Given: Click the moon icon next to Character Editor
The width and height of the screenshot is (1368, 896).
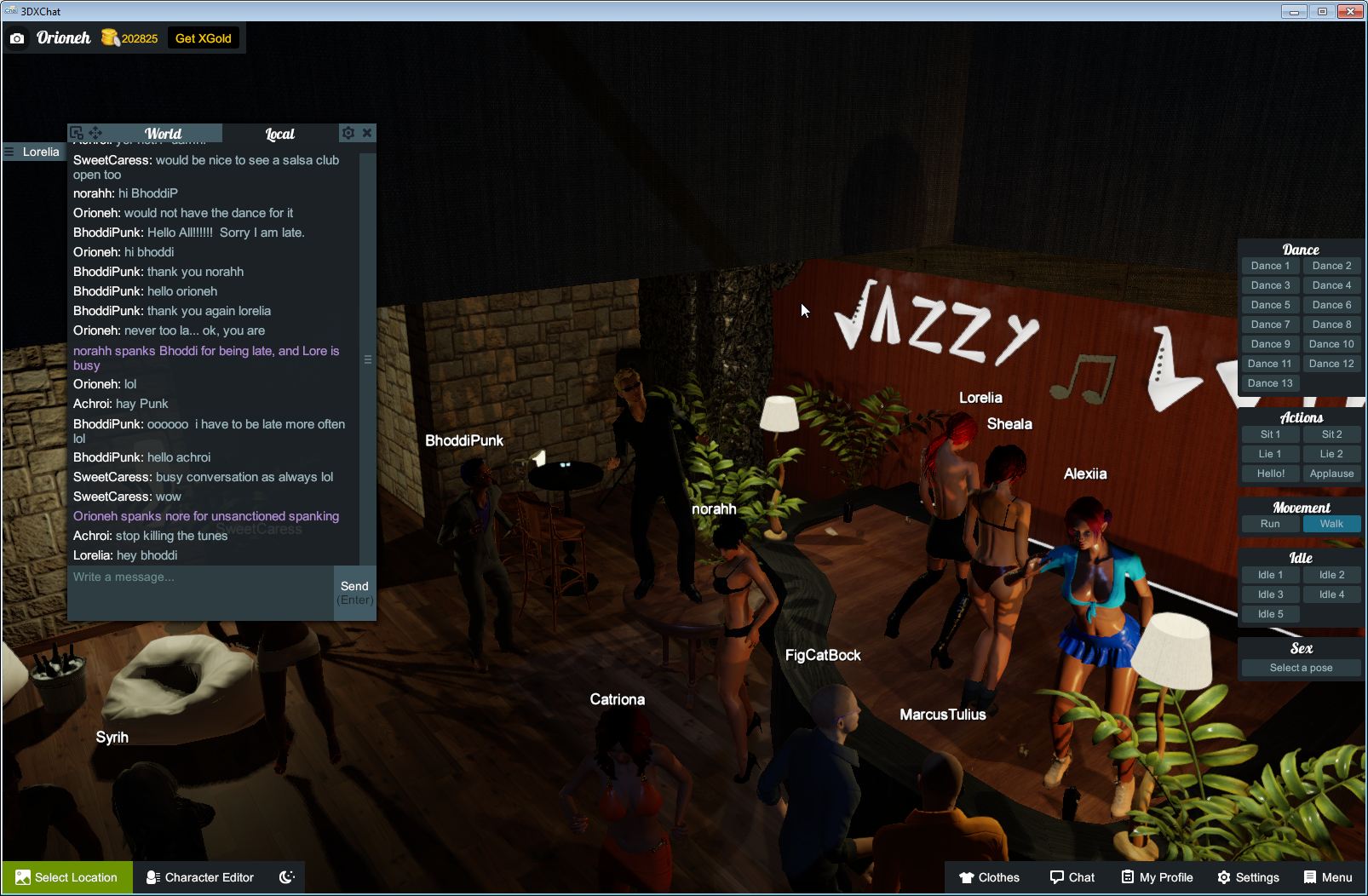Looking at the screenshot, I should click(286, 877).
